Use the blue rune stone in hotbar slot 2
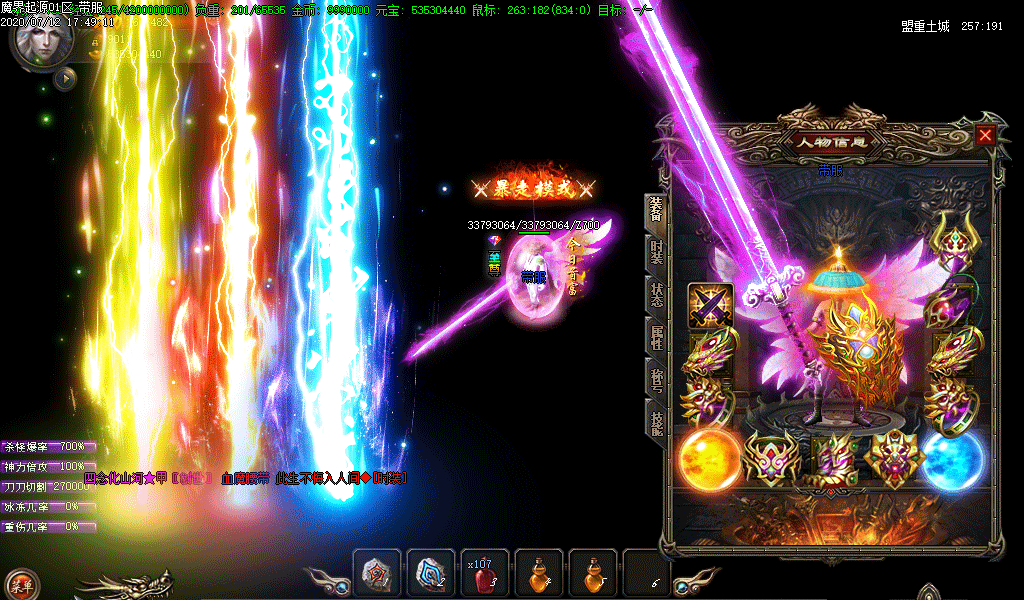 [431, 574]
